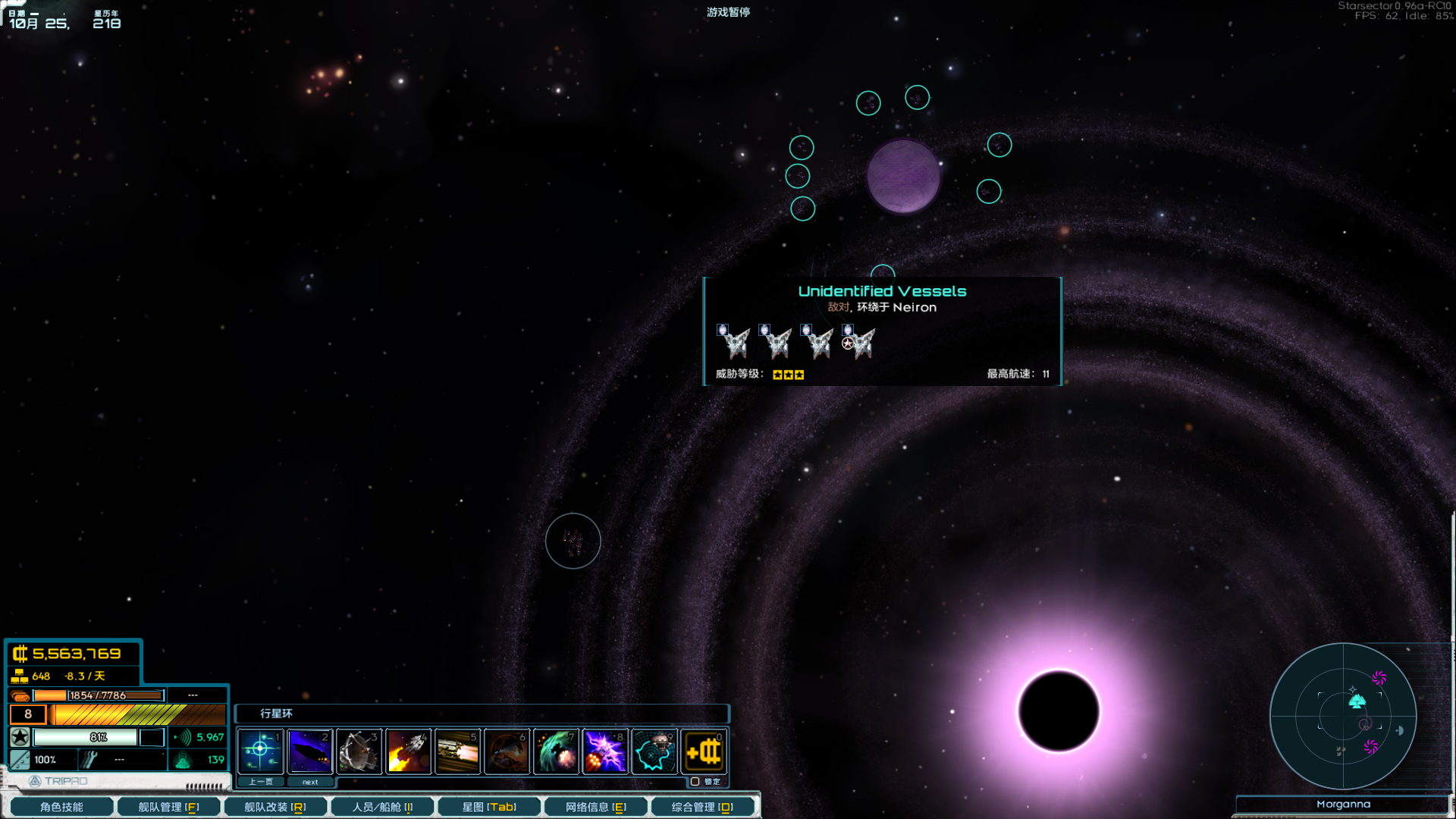Show the 星图 star map

pyautogui.click(x=489, y=807)
